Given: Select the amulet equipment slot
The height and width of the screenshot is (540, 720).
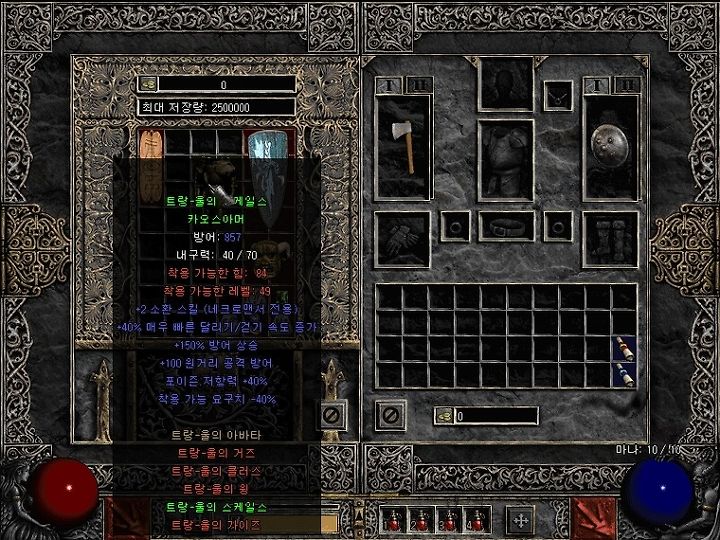Looking at the screenshot, I should 558,95.
